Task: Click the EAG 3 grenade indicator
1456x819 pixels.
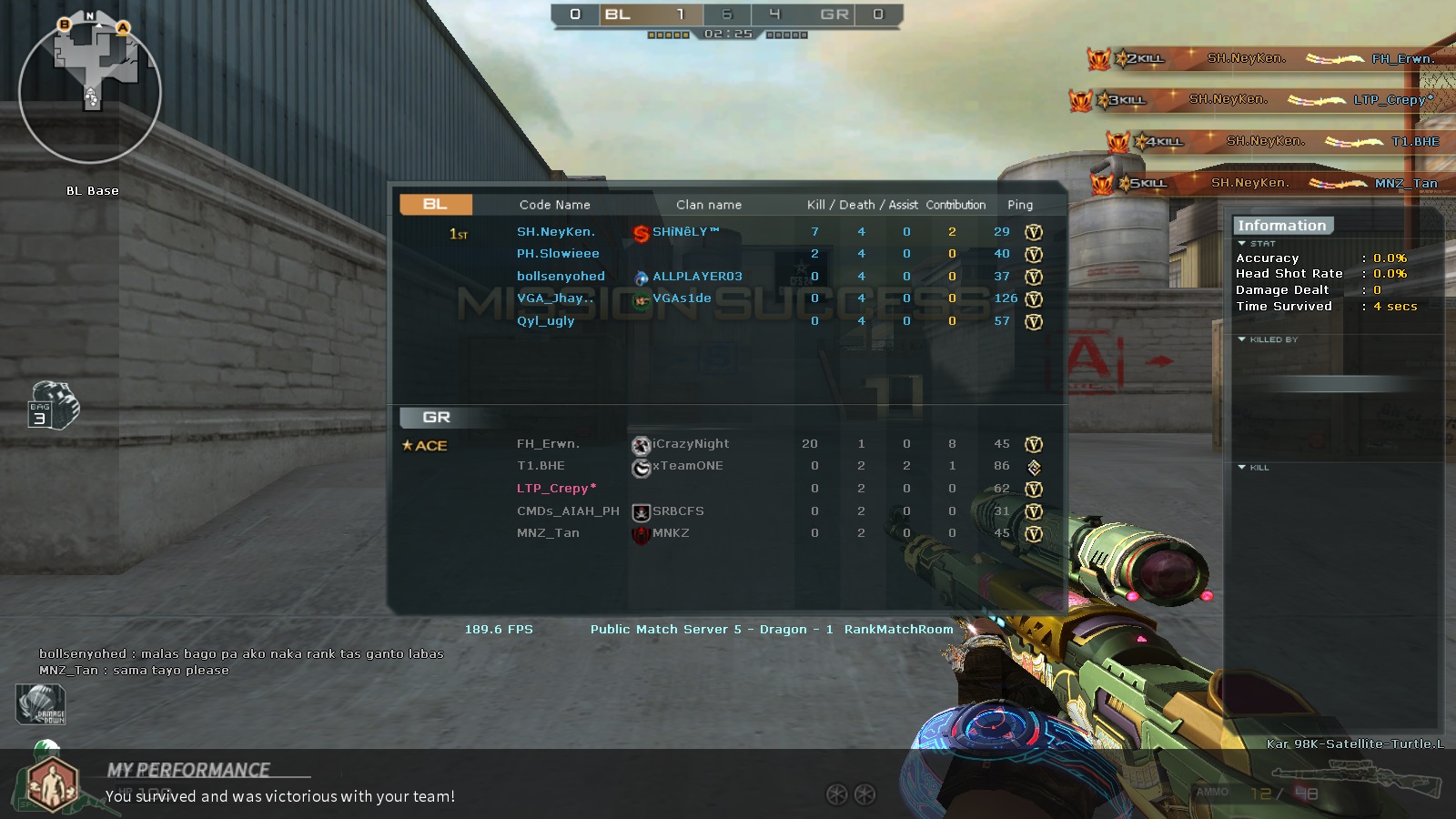Action: click(56, 407)
